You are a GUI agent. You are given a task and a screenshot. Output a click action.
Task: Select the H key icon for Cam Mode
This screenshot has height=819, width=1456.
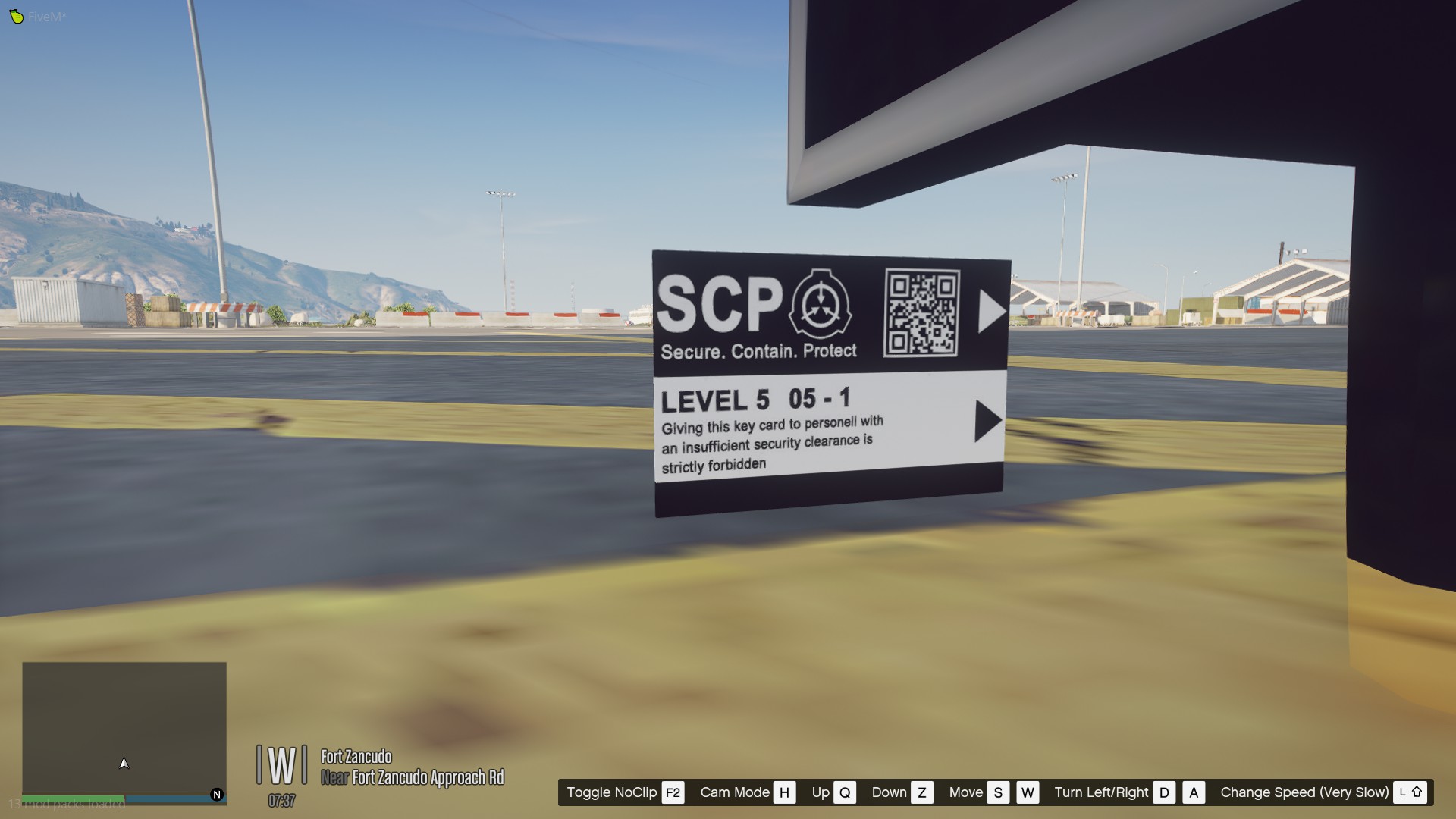pyautogui.click(x=784, y=792)
